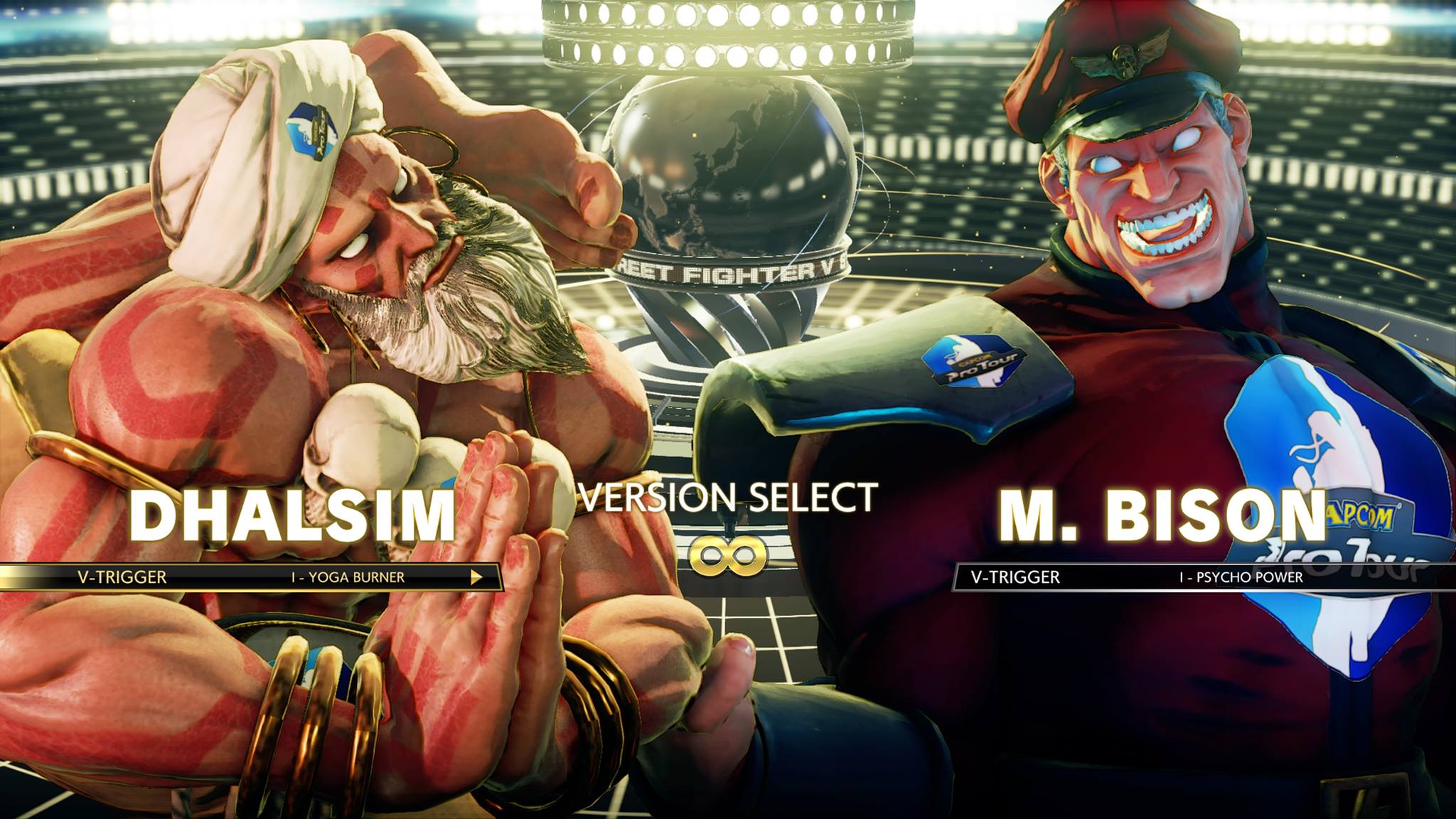Select Dhalsim's Yoga Burner V-Trigger bar
The height and width of the screenshot is (819, 1456).
pos(249,577)
